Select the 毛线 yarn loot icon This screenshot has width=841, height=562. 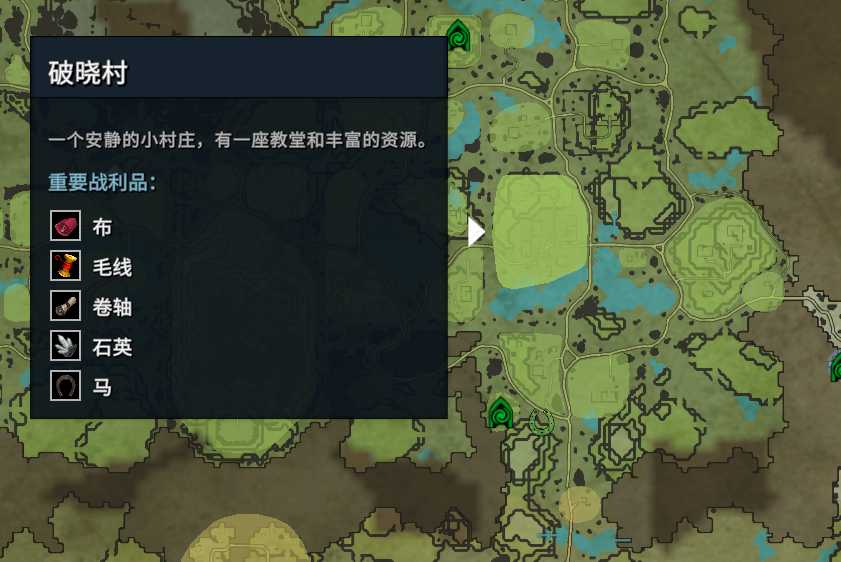point(66,266)
